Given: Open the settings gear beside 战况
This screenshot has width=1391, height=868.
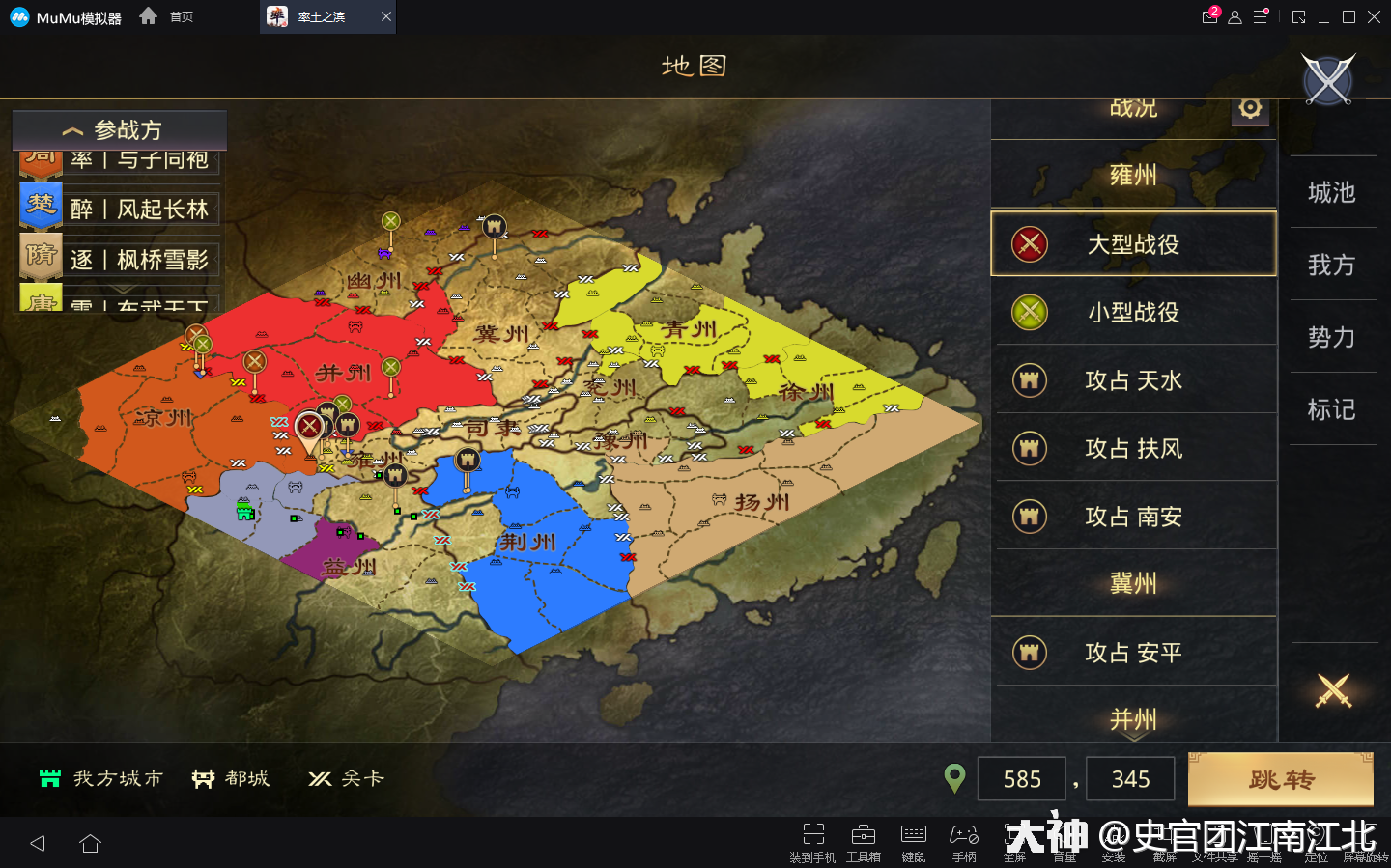Looking at the screenshot, I should (x=1250, y=109).
